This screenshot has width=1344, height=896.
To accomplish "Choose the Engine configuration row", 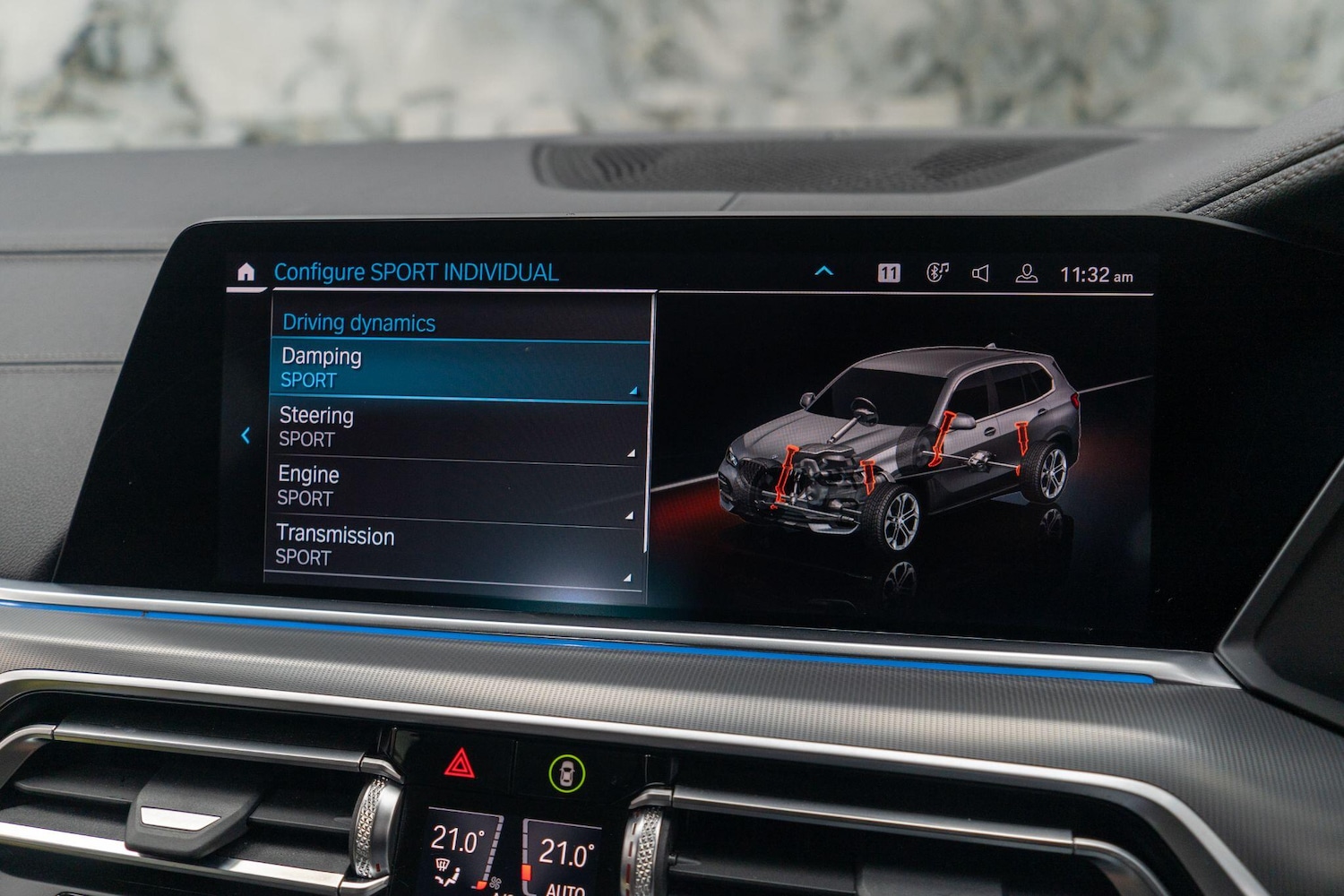I will [x=453, y=487].
